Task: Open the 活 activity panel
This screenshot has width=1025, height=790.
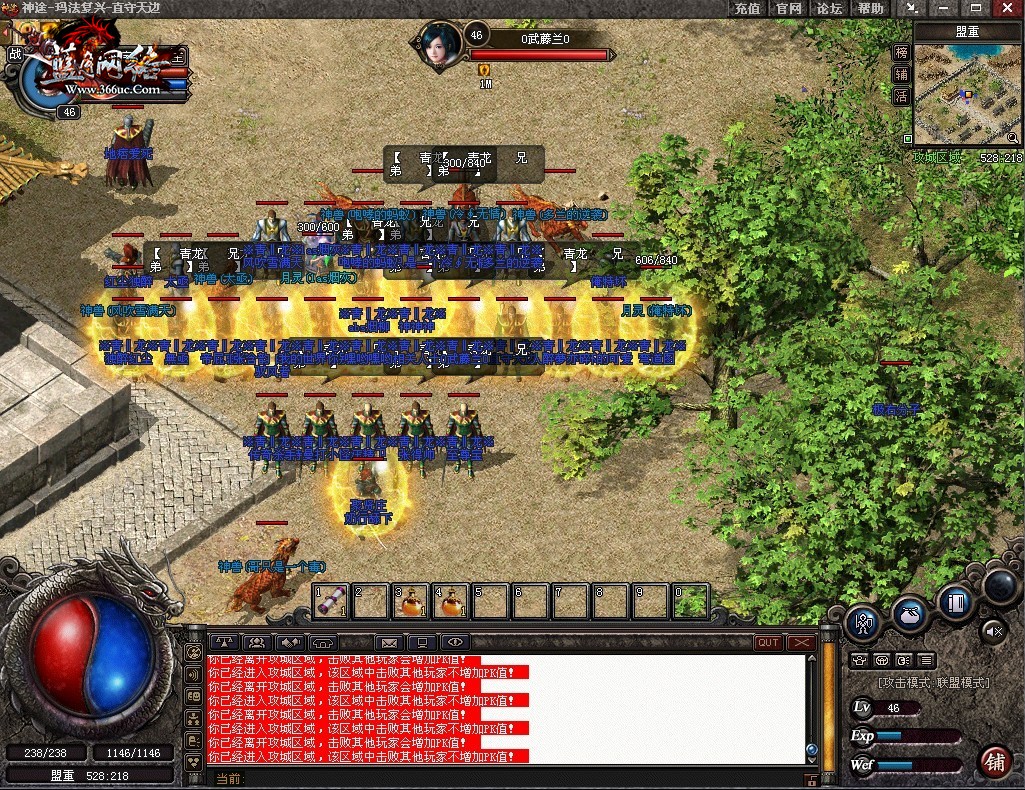Action: point(901,97)
